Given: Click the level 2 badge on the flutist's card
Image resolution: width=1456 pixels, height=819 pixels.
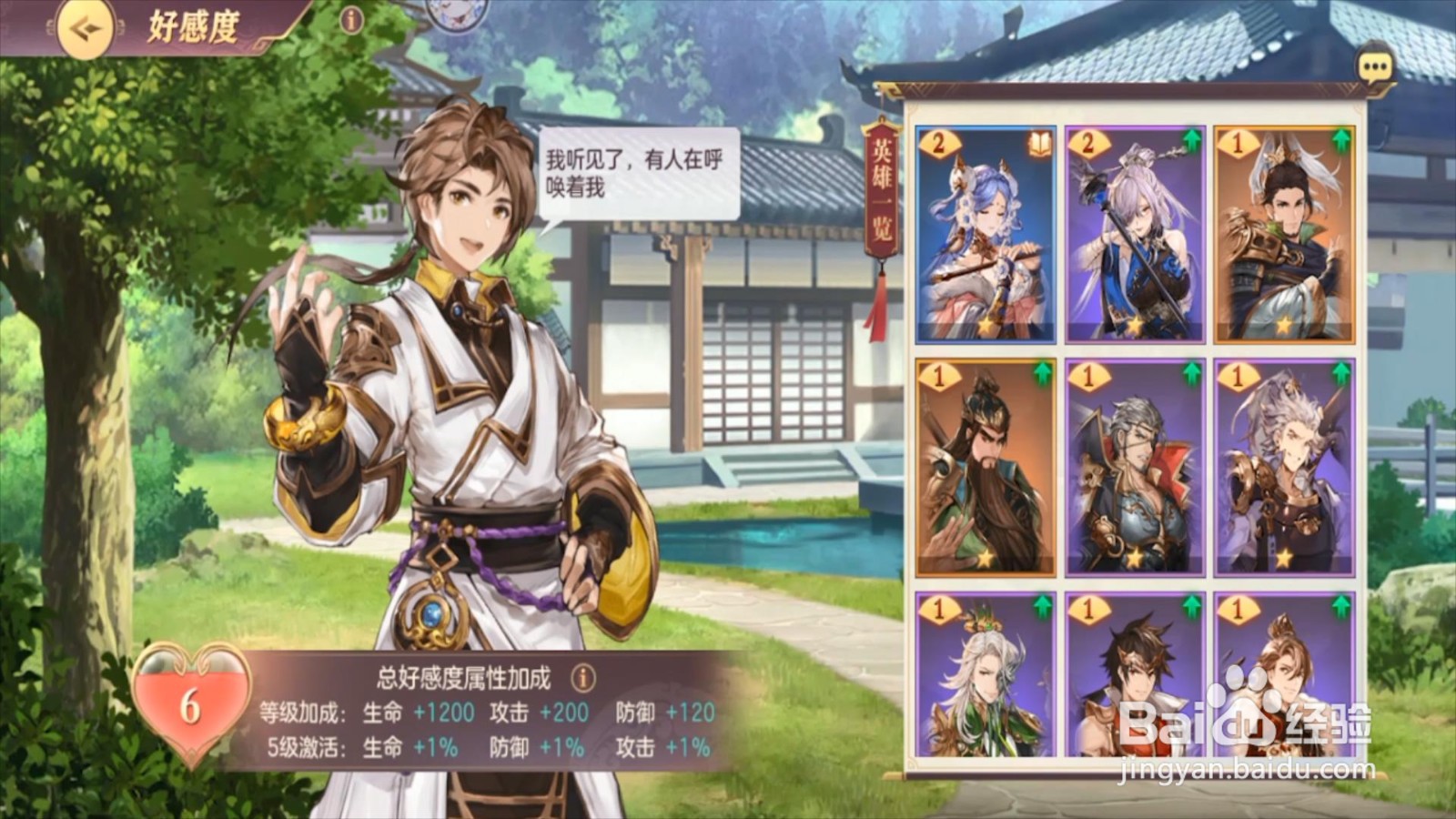Looking at the screenshot, I should pyautogui.click(x=938, y=143).
